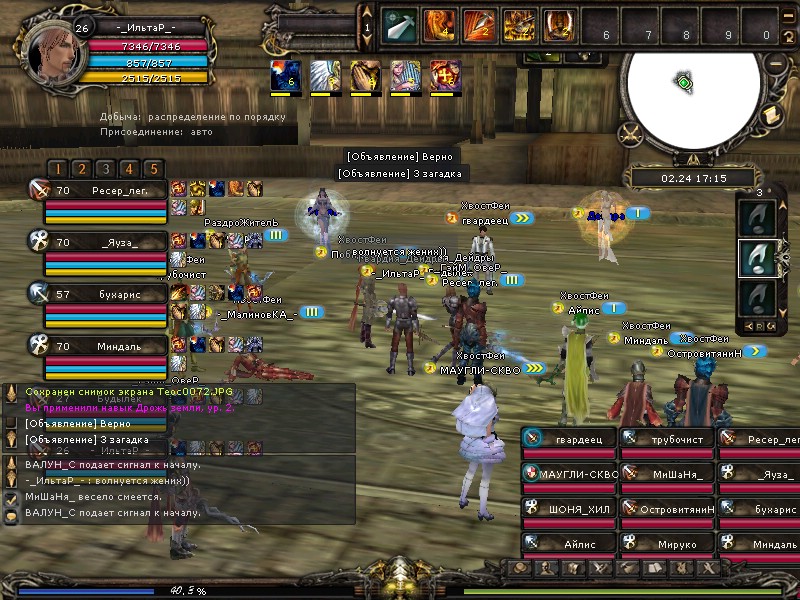Switch to party group tab 5
Image resolution: width=800 pixels, height=600 pixels.
coord(152,169)
